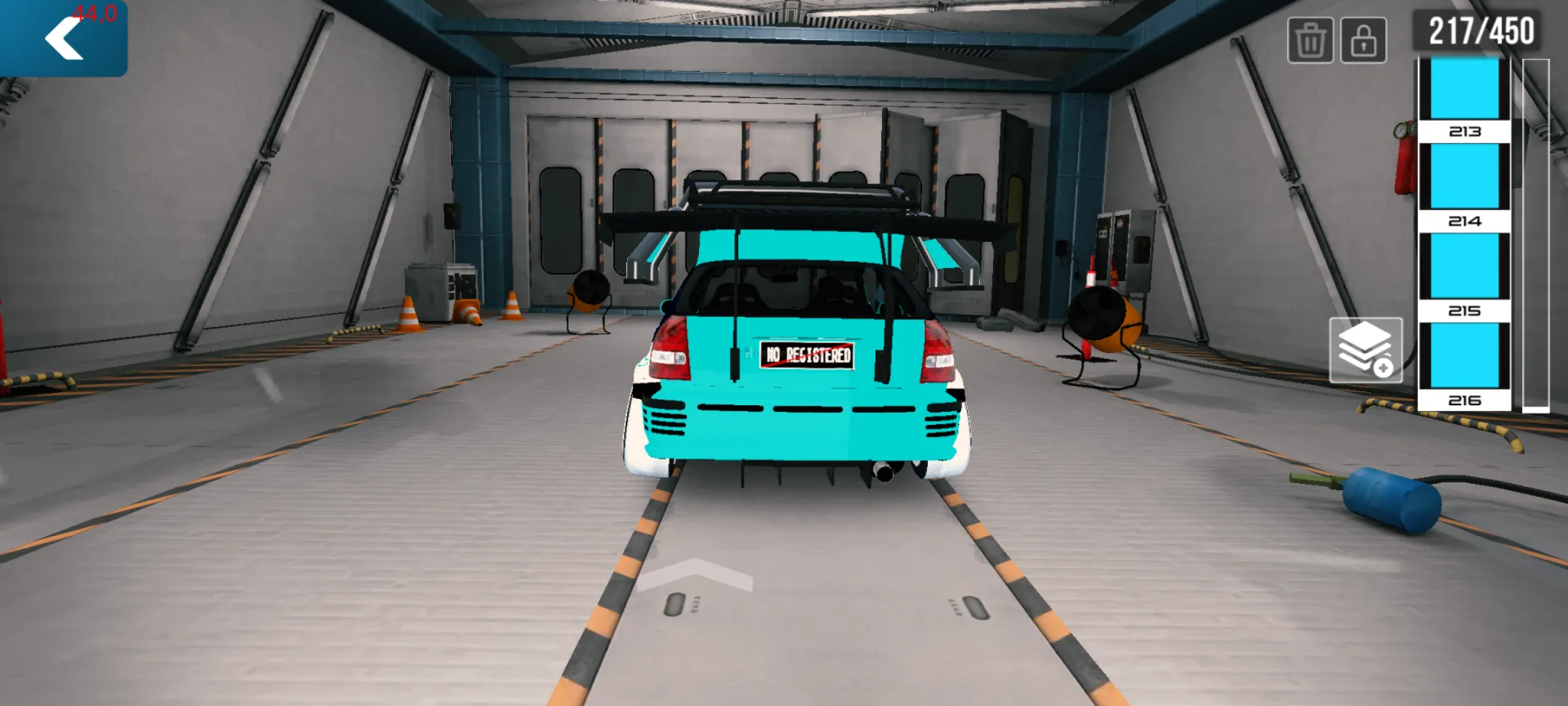Choose layer 215 thumbnail
Screen dimensions: 1568x706
(x=1464, y=275)
